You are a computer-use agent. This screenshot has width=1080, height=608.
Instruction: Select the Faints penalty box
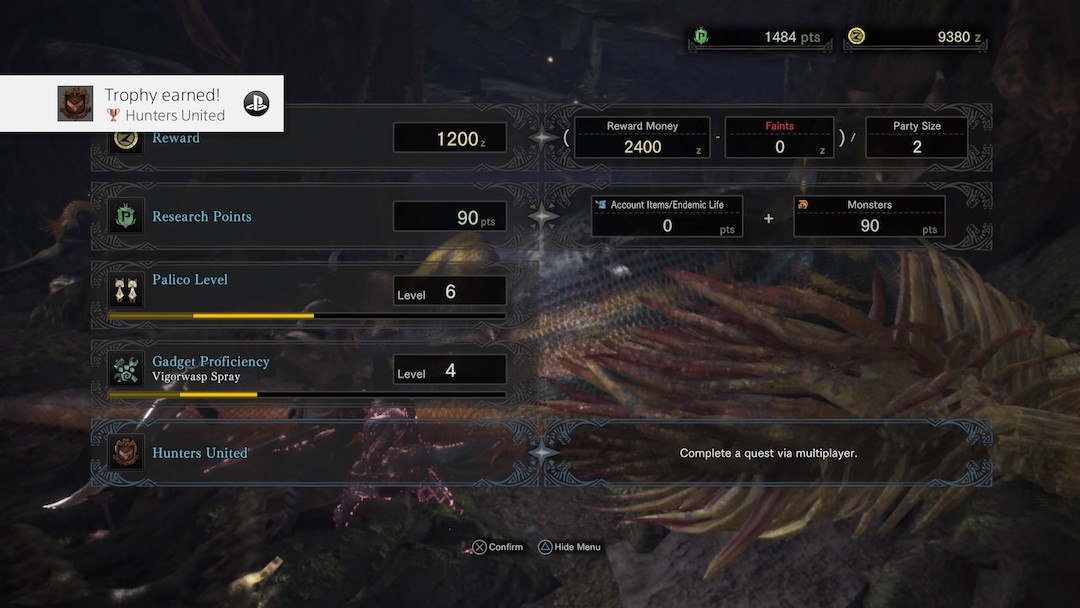click(x=779, y=138)
